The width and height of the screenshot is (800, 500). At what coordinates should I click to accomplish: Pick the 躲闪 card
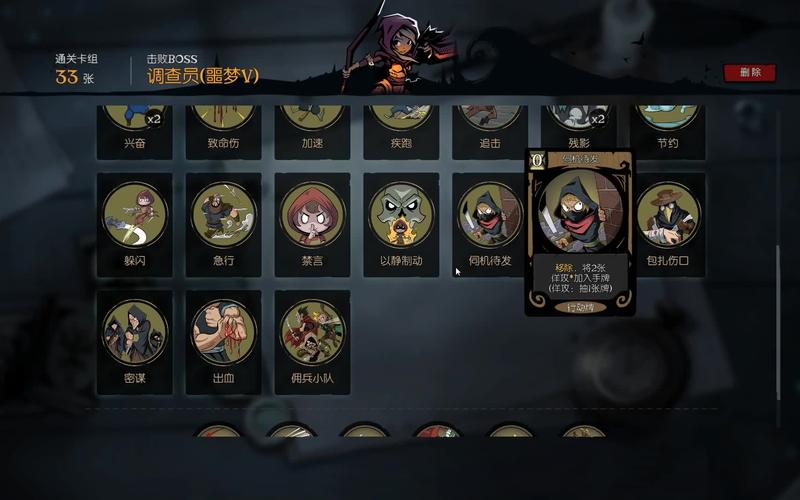pyautogui.click(x=134, y=224)
